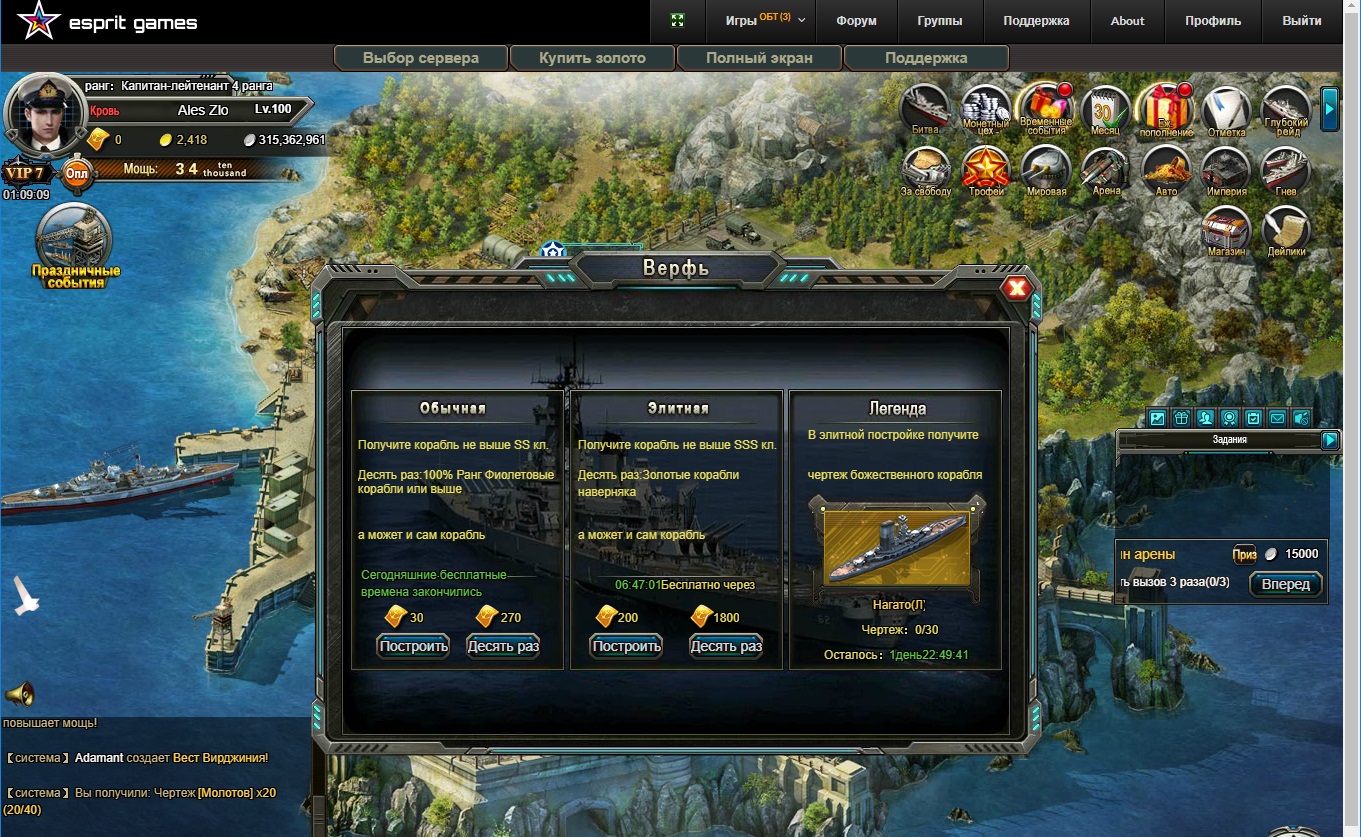Screen dimensions: 1361x837
Task: Close the Верфь shipyard window
Action: click(x=1017, y=289)
